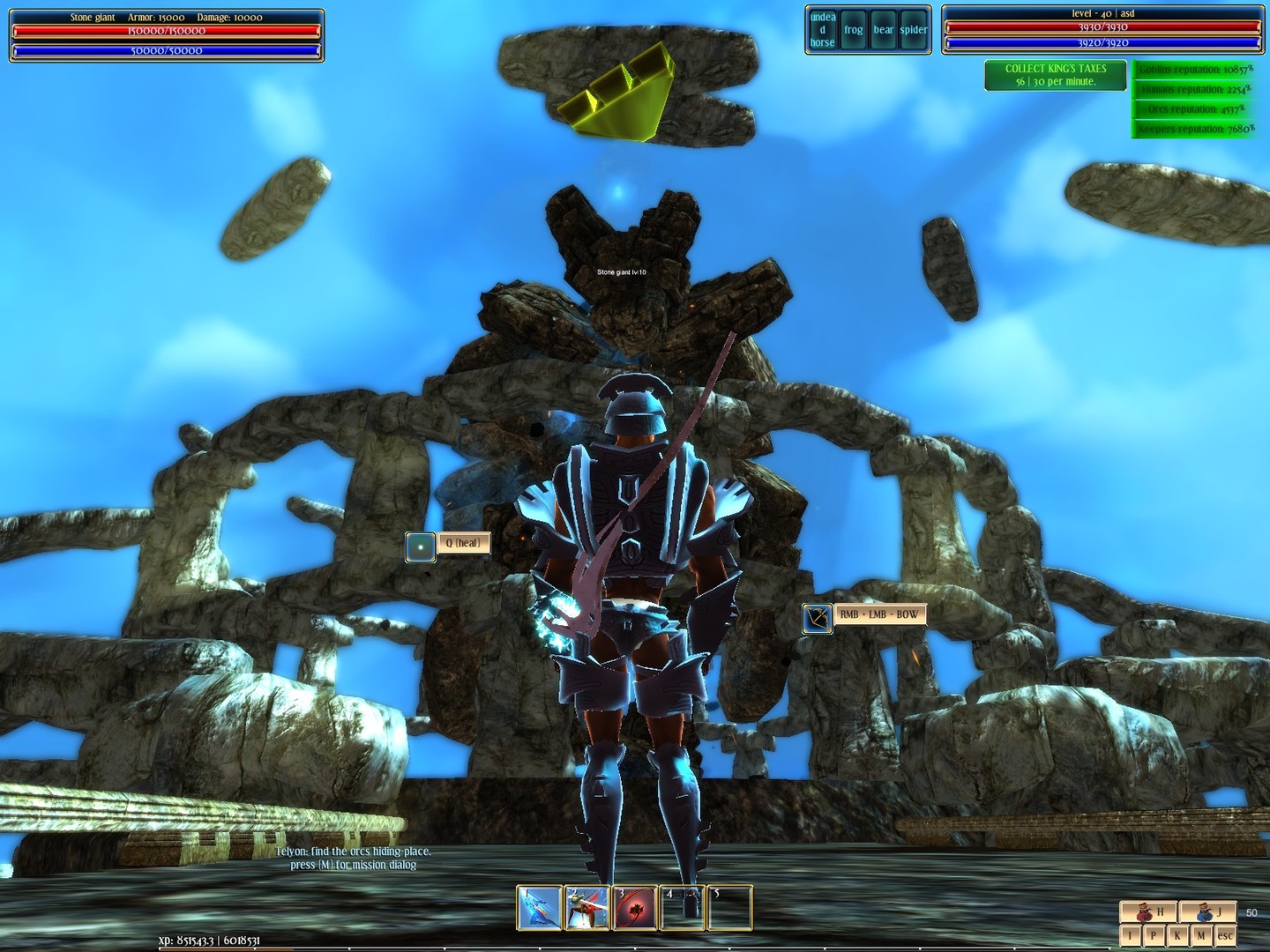Activate the leaping strike ability in slot 2
1270x952 pixels.
point(587,908)
